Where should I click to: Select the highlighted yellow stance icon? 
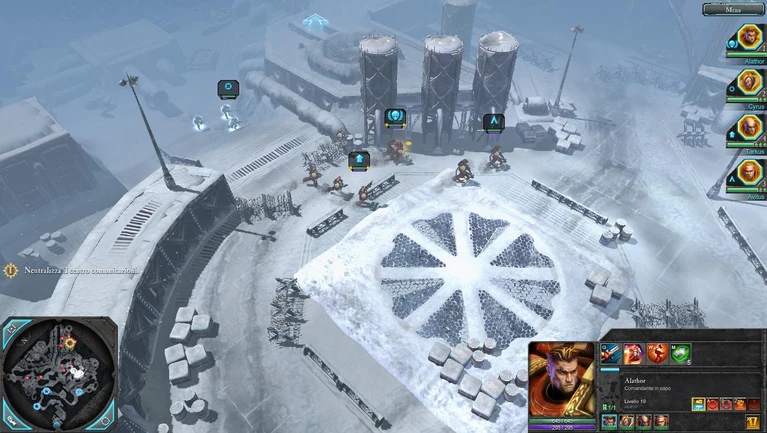click(698, 405)
